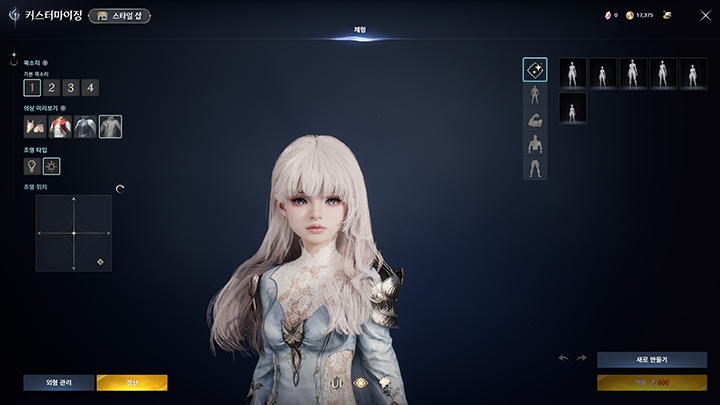The width and height of the screenshot is (720, 405).
Task: Switch to voice number 4
Action: 91,87
